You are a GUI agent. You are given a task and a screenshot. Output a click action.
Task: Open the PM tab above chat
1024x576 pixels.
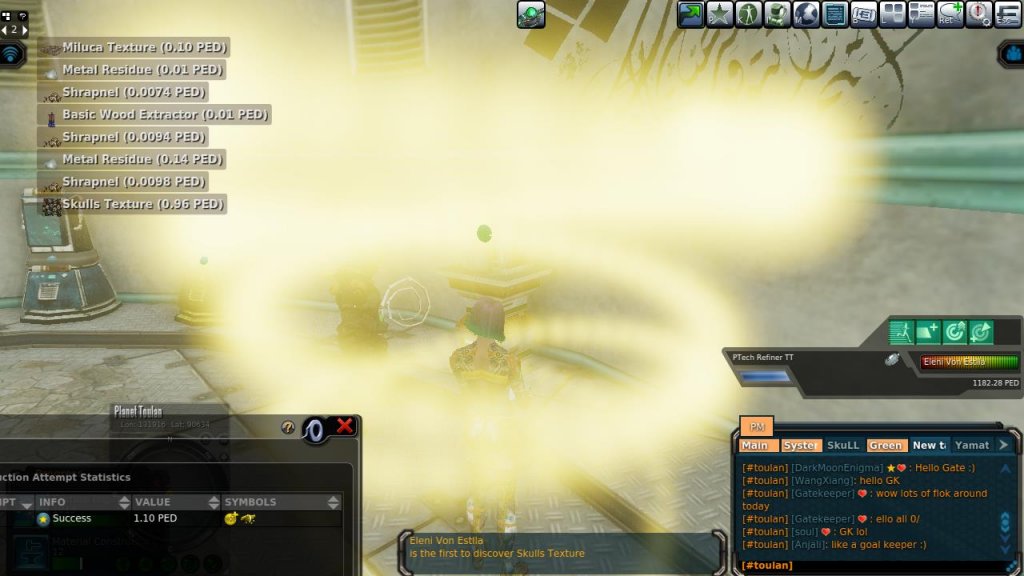pyautogui.click(x=756, y=427)
